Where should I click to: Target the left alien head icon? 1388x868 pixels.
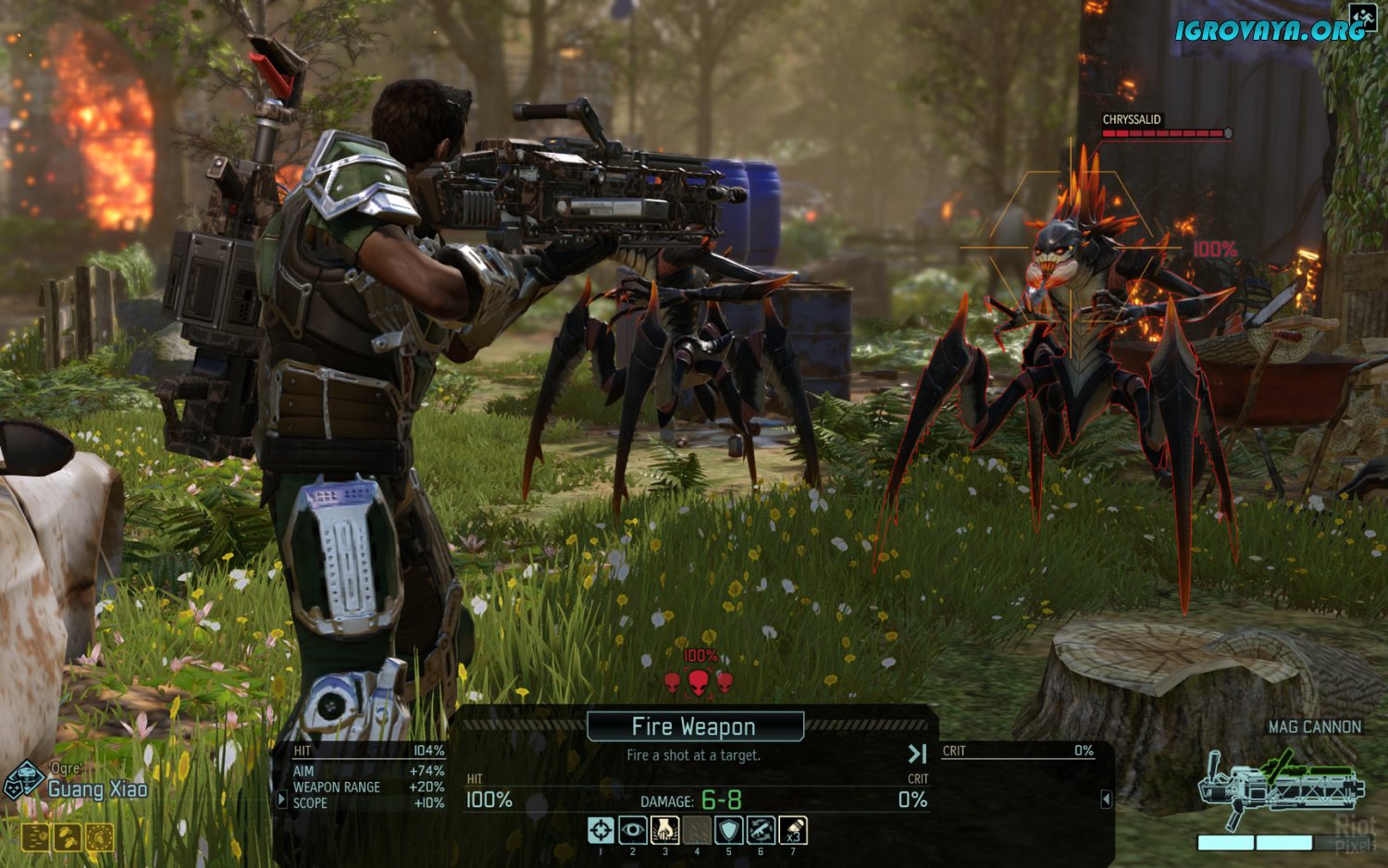tap(673, 683)
